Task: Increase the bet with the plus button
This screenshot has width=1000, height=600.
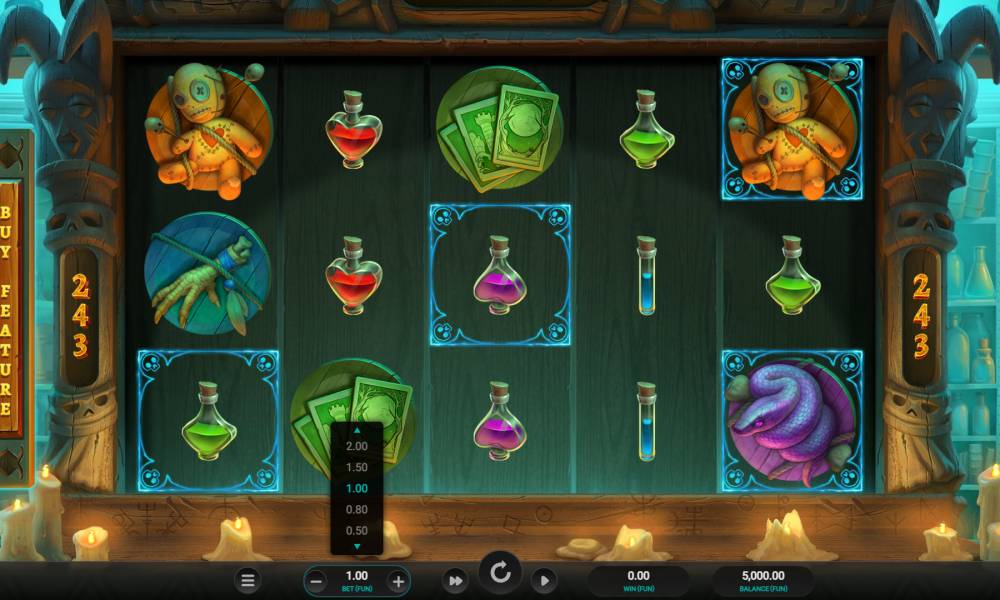Action: point(398,580)
